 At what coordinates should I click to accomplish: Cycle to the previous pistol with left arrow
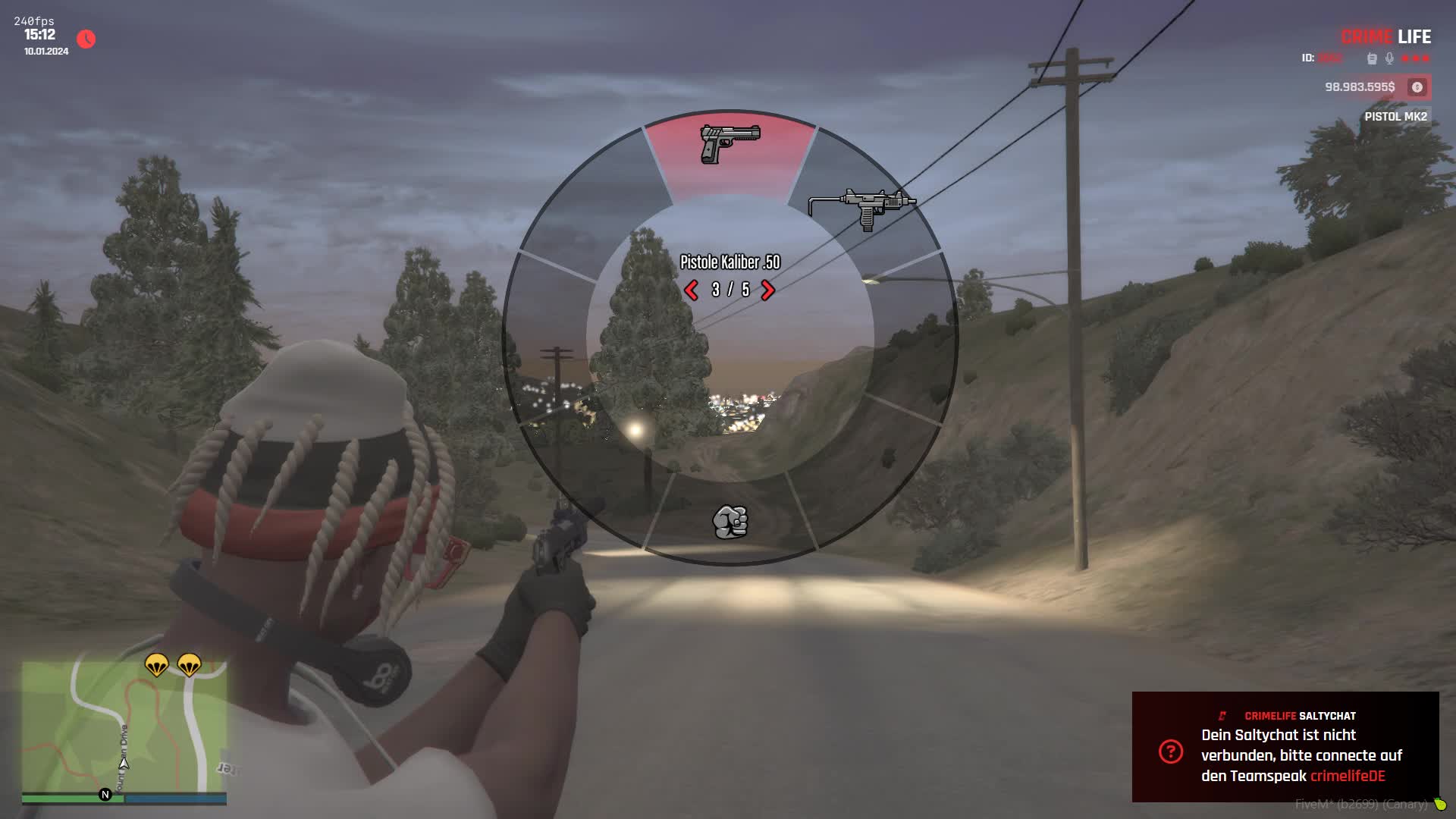click(x=691, y=290)
